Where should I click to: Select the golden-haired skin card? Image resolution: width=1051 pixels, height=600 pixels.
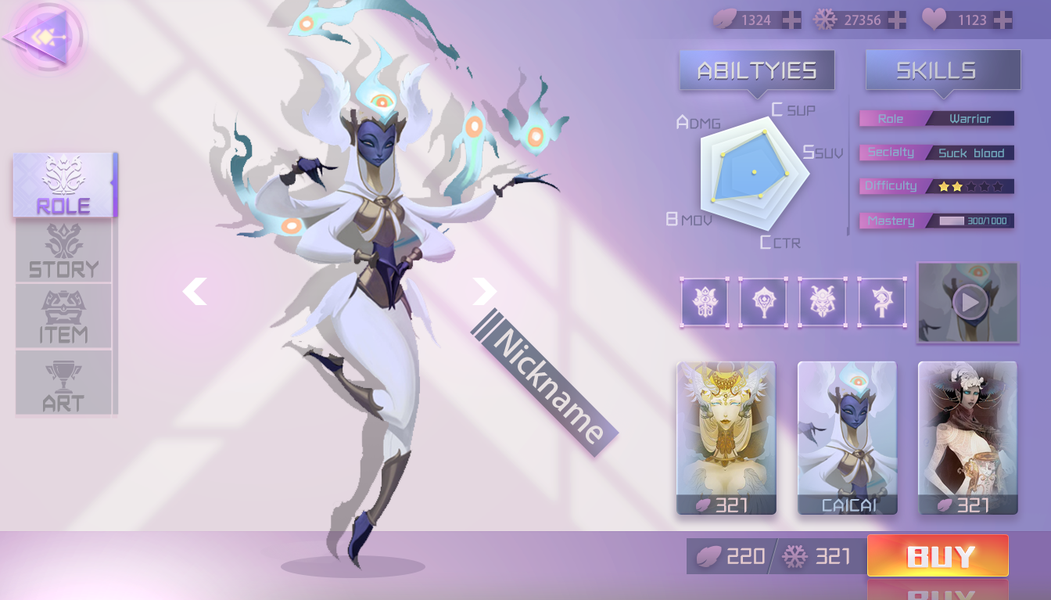coord(726,437)
